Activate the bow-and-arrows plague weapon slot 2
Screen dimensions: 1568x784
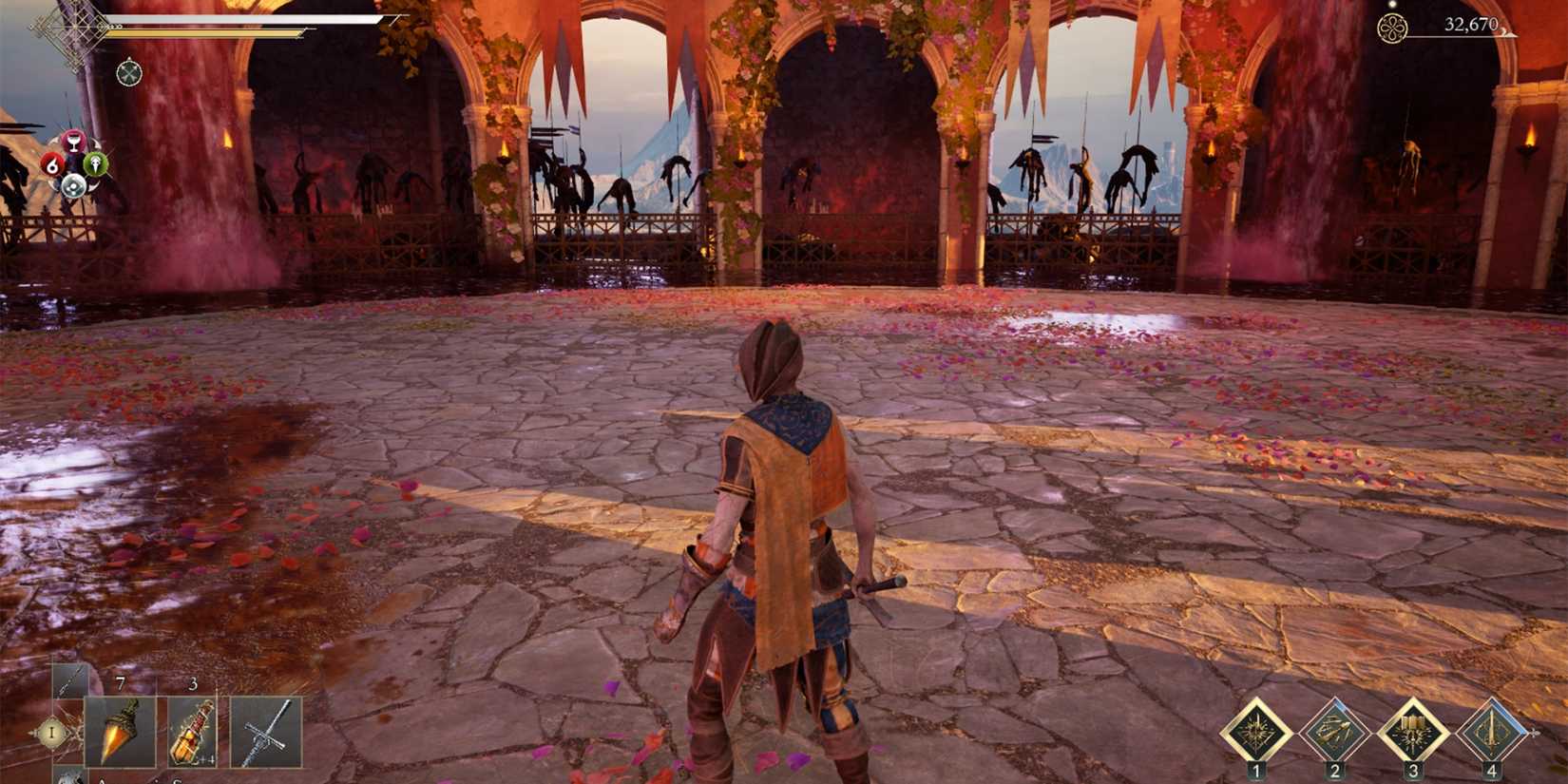[x=1335, y=730]
